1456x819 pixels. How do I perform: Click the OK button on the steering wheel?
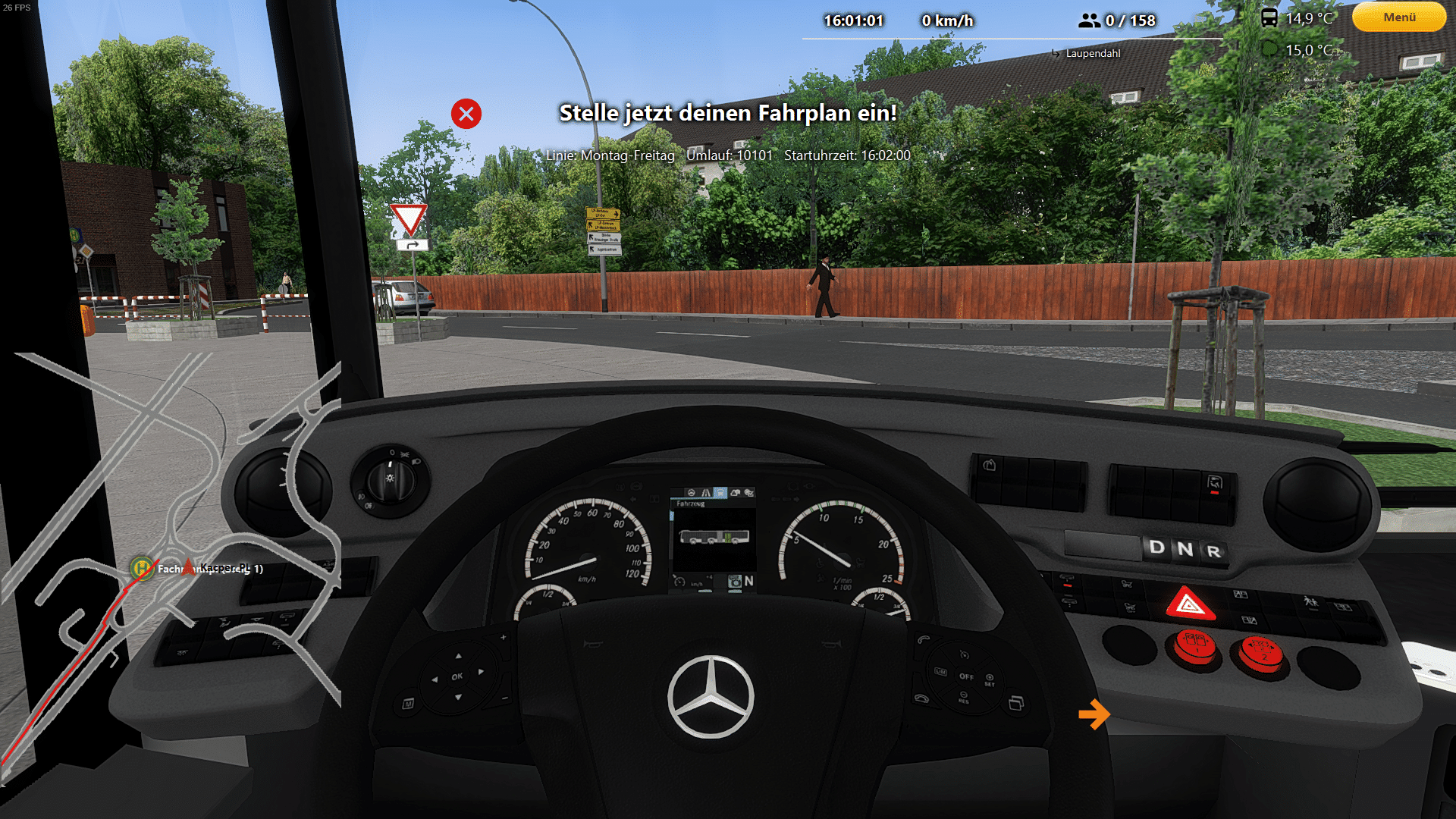coord(457,676)
